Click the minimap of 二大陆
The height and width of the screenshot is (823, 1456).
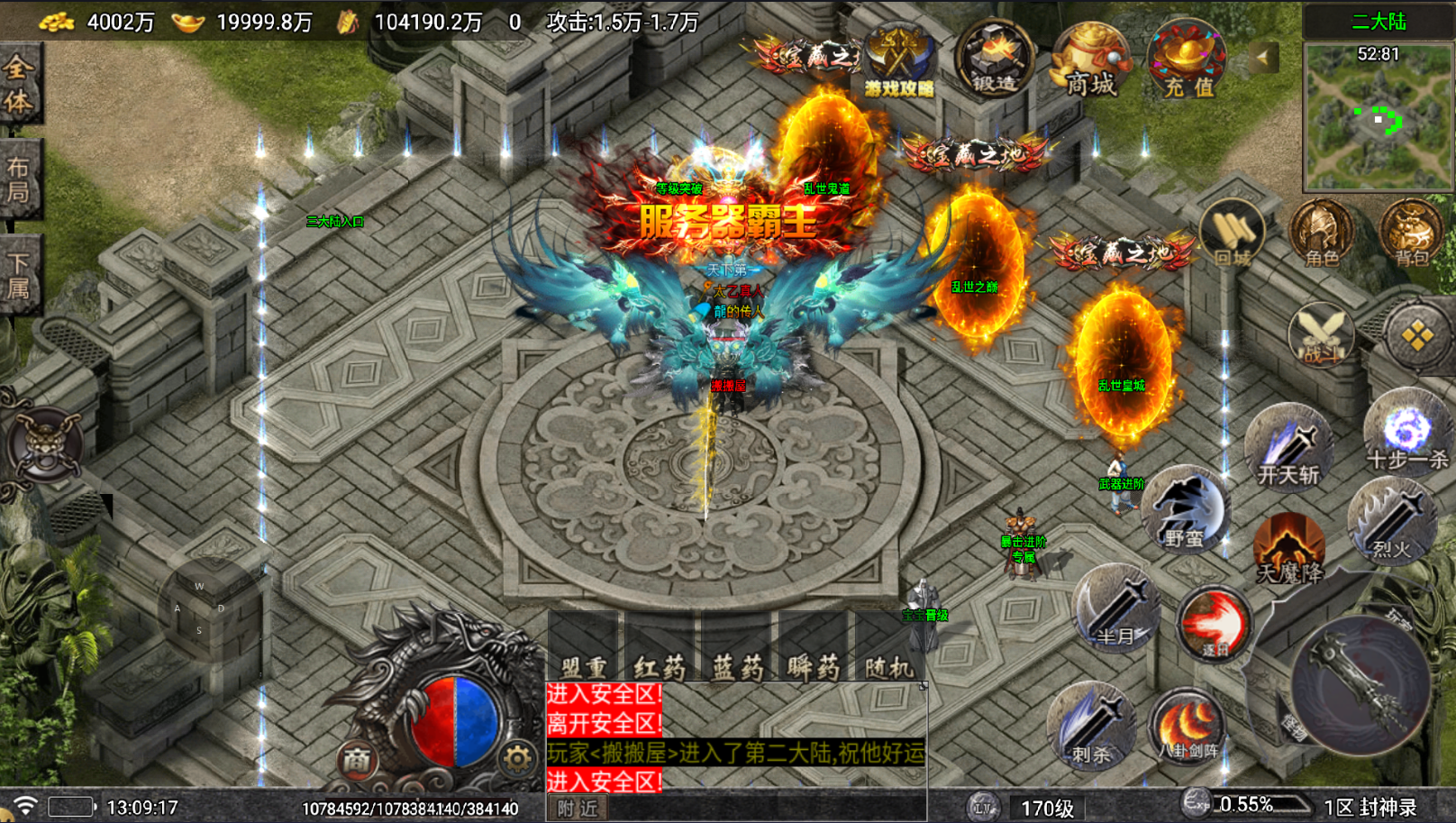coord(1378,118)
